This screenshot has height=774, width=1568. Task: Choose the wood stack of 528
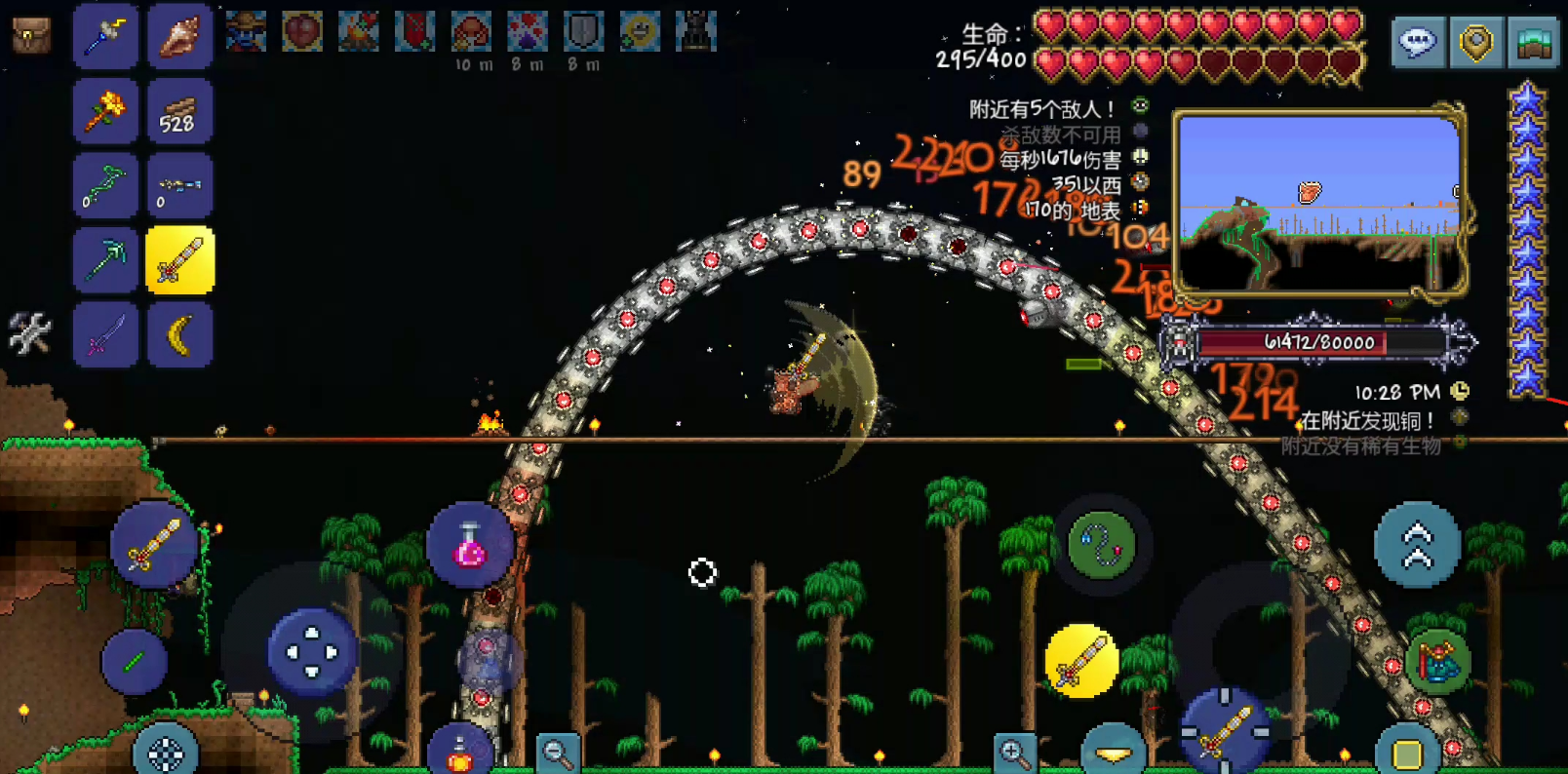180,113
